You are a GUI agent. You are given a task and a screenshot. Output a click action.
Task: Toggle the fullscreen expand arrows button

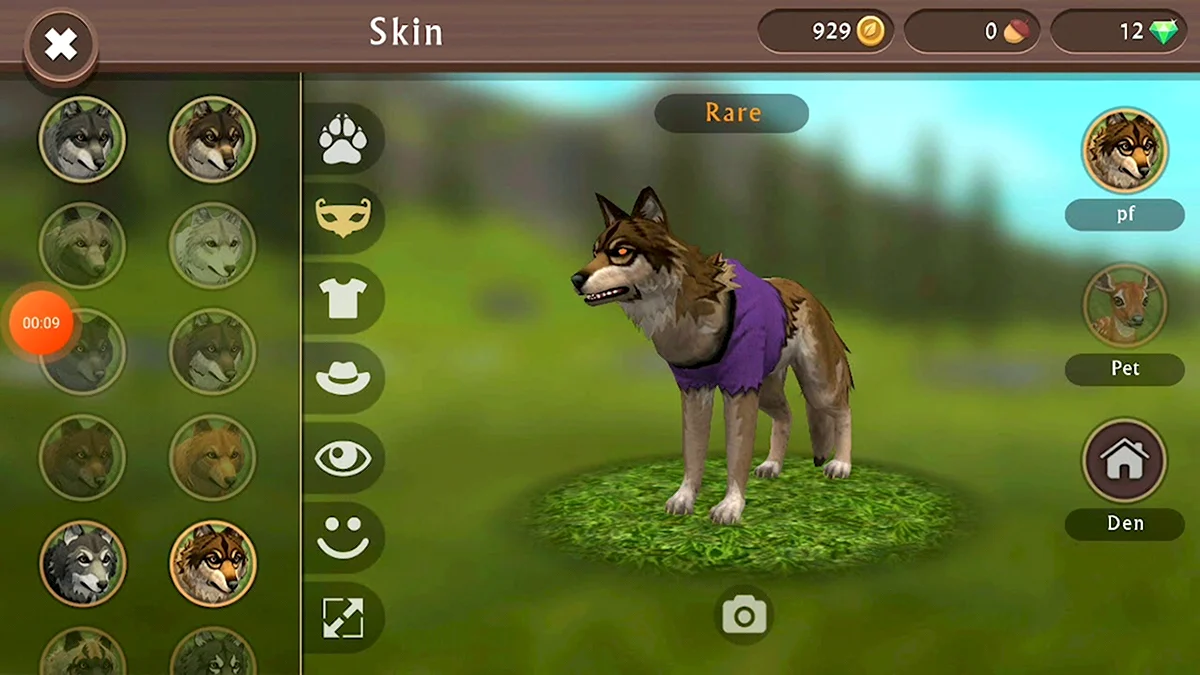[343, 618]
